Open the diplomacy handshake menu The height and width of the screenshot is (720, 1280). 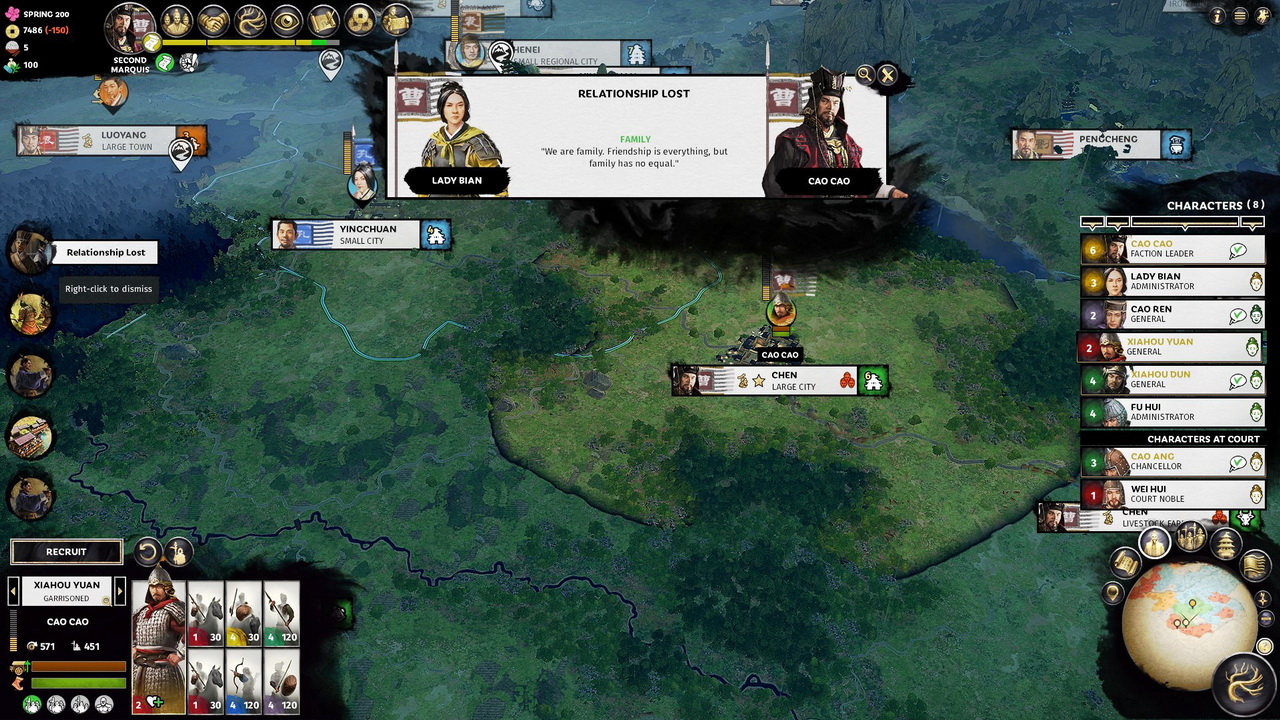(x=213, y=21)
